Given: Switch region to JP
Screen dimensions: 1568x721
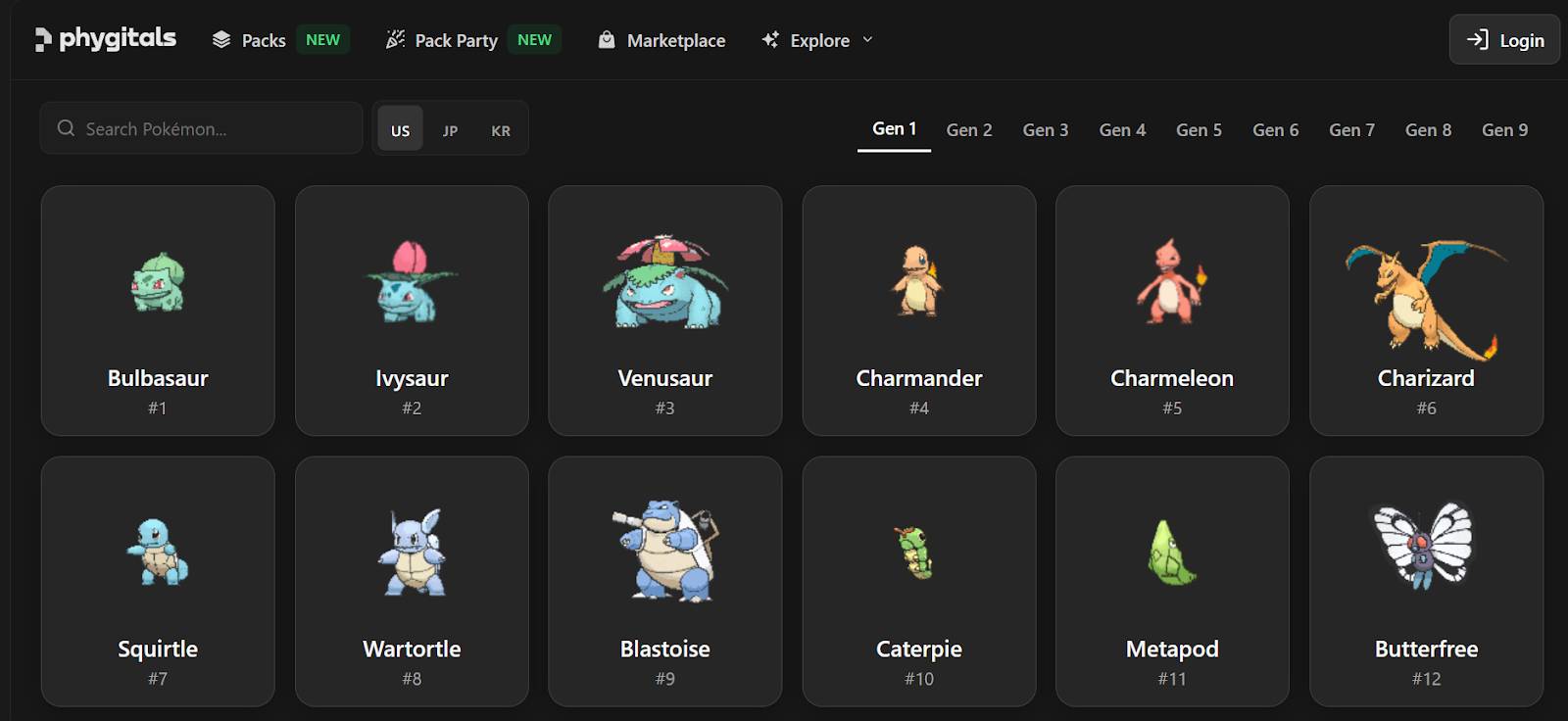Looking at the screenshot, I should pyautogui.click(x=450, y=129).
